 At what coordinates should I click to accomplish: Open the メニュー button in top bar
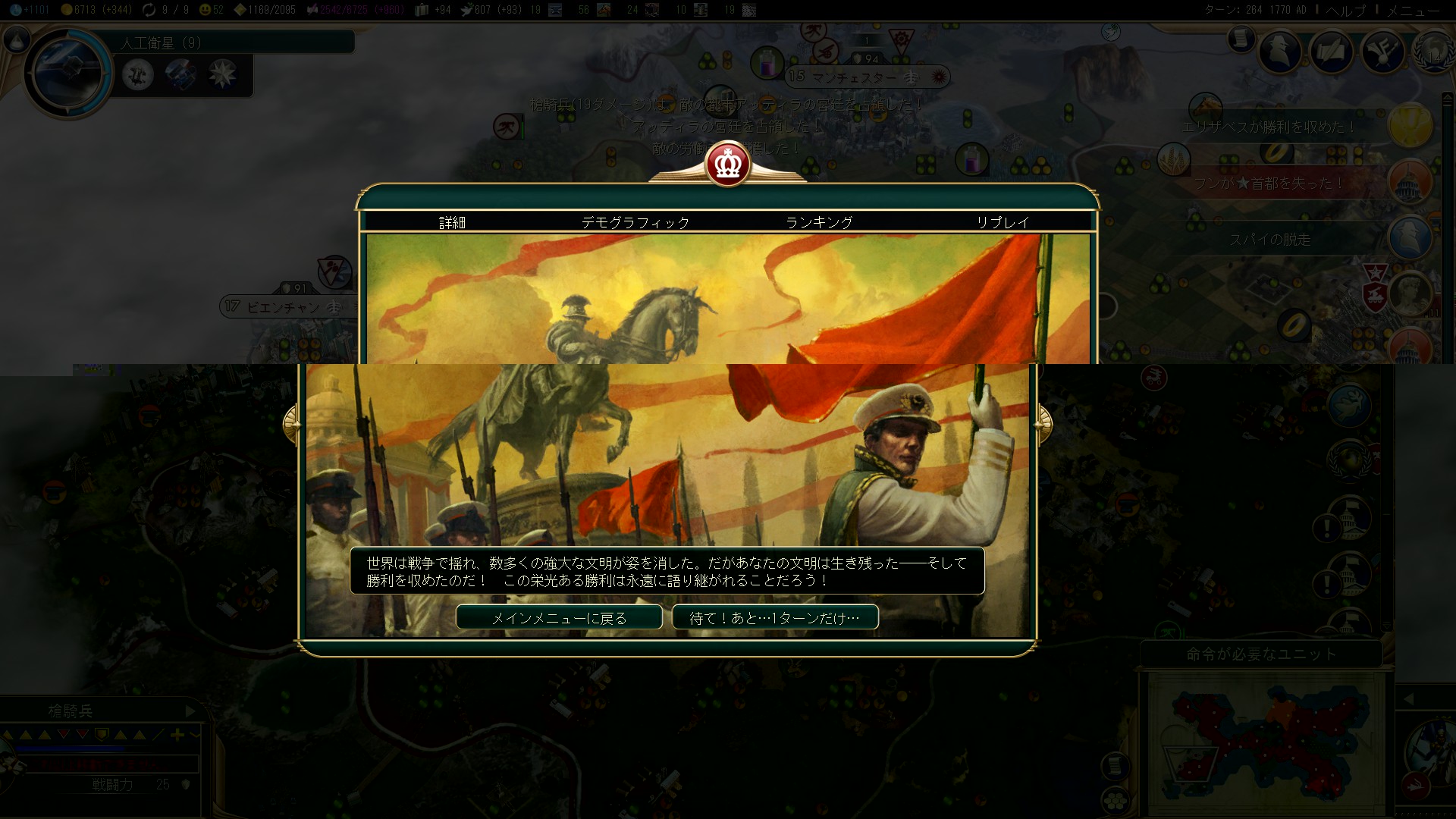tap(1413, 10)
